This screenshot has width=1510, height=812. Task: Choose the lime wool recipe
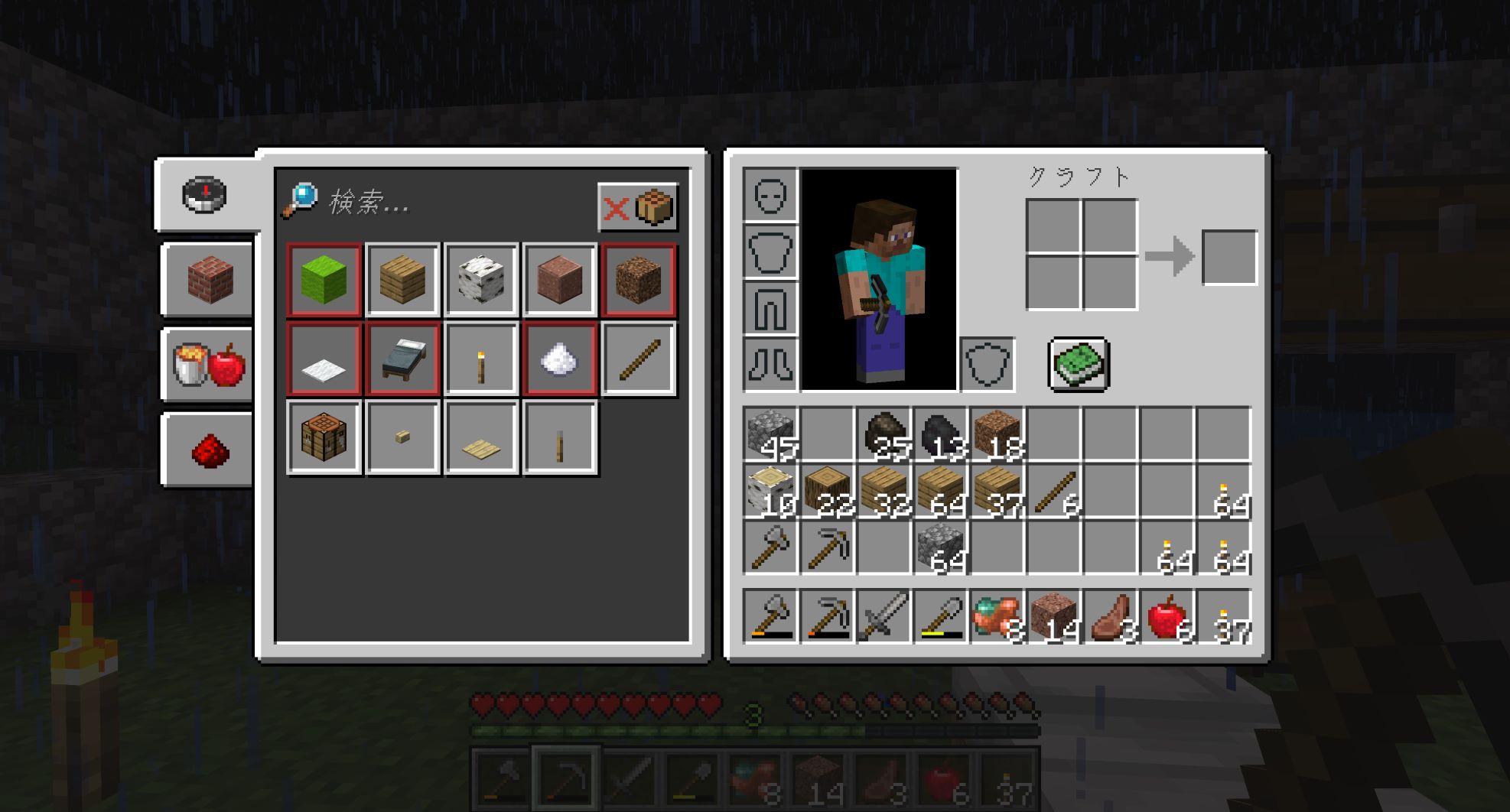coord(324,280)
